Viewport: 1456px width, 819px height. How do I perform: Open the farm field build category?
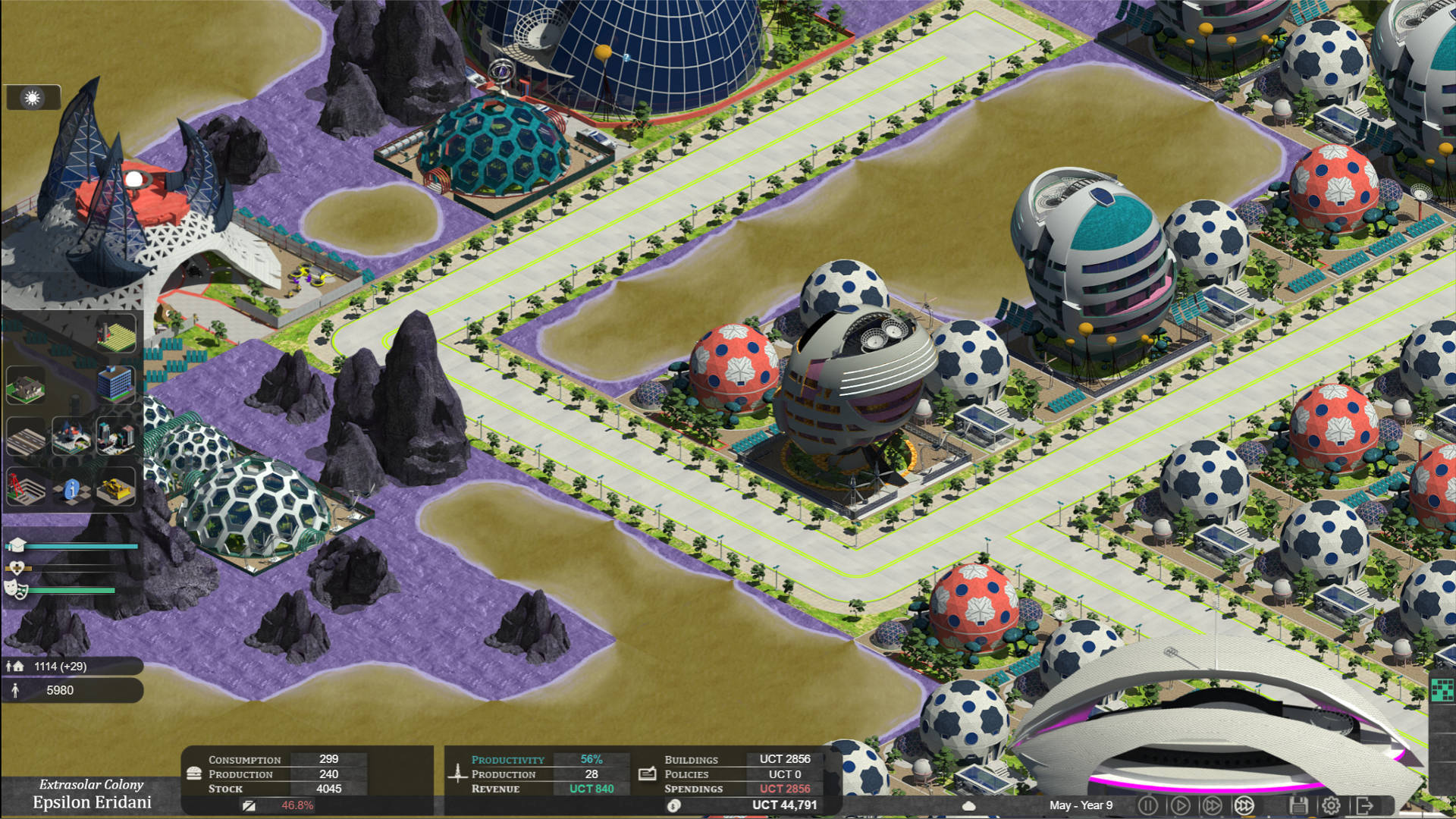click(x=116, y=334)
